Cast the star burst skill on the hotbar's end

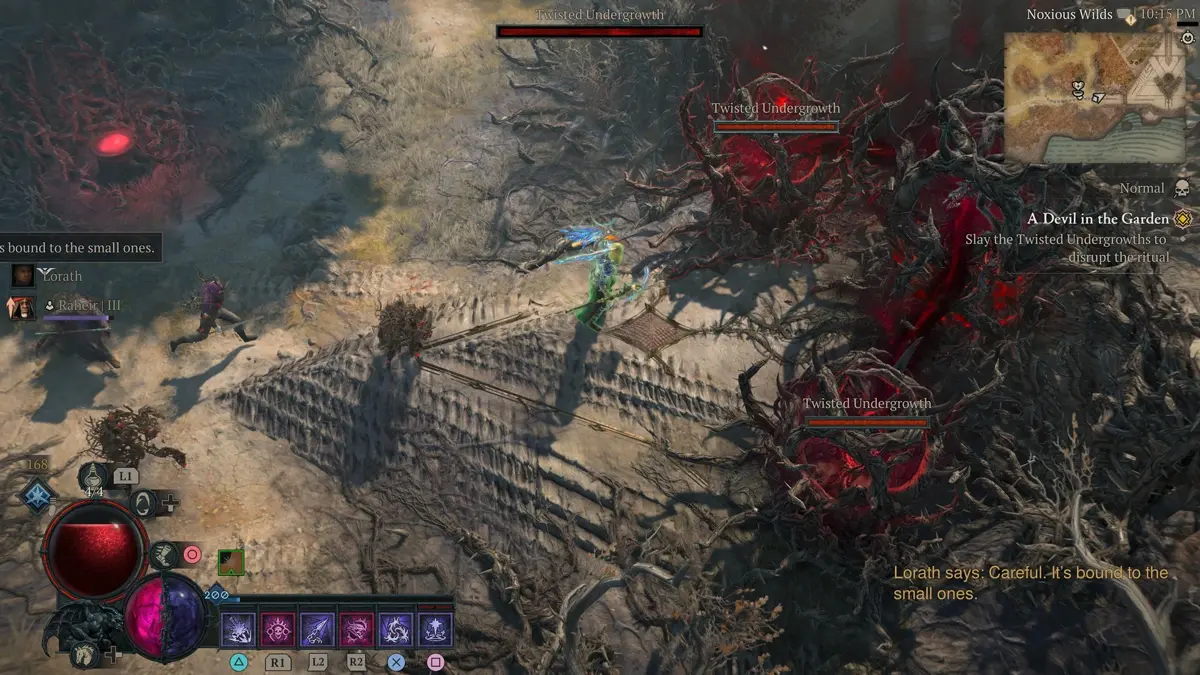[435, 629]
